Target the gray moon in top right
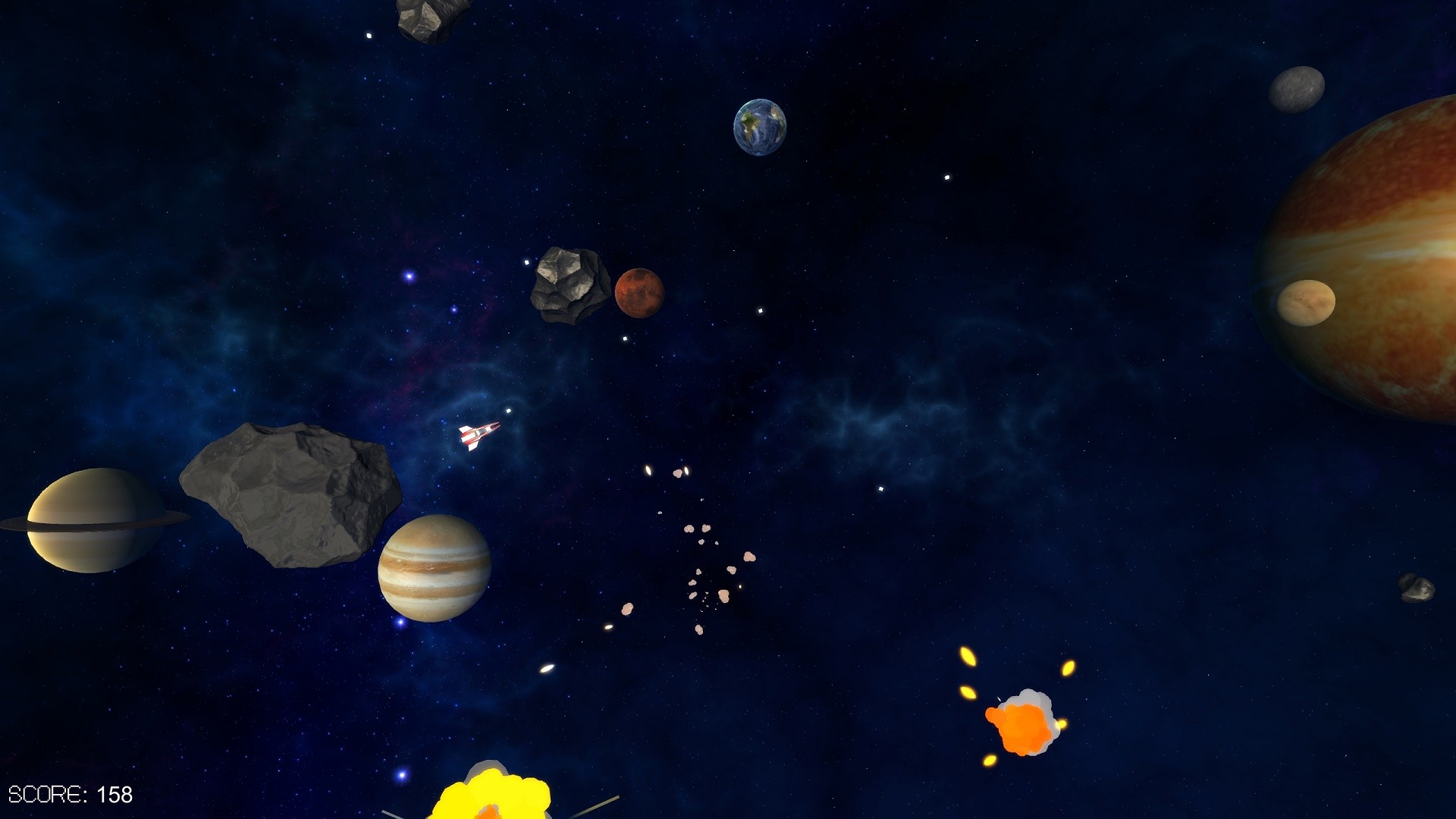1456x819 pixels. [1298, 90]
